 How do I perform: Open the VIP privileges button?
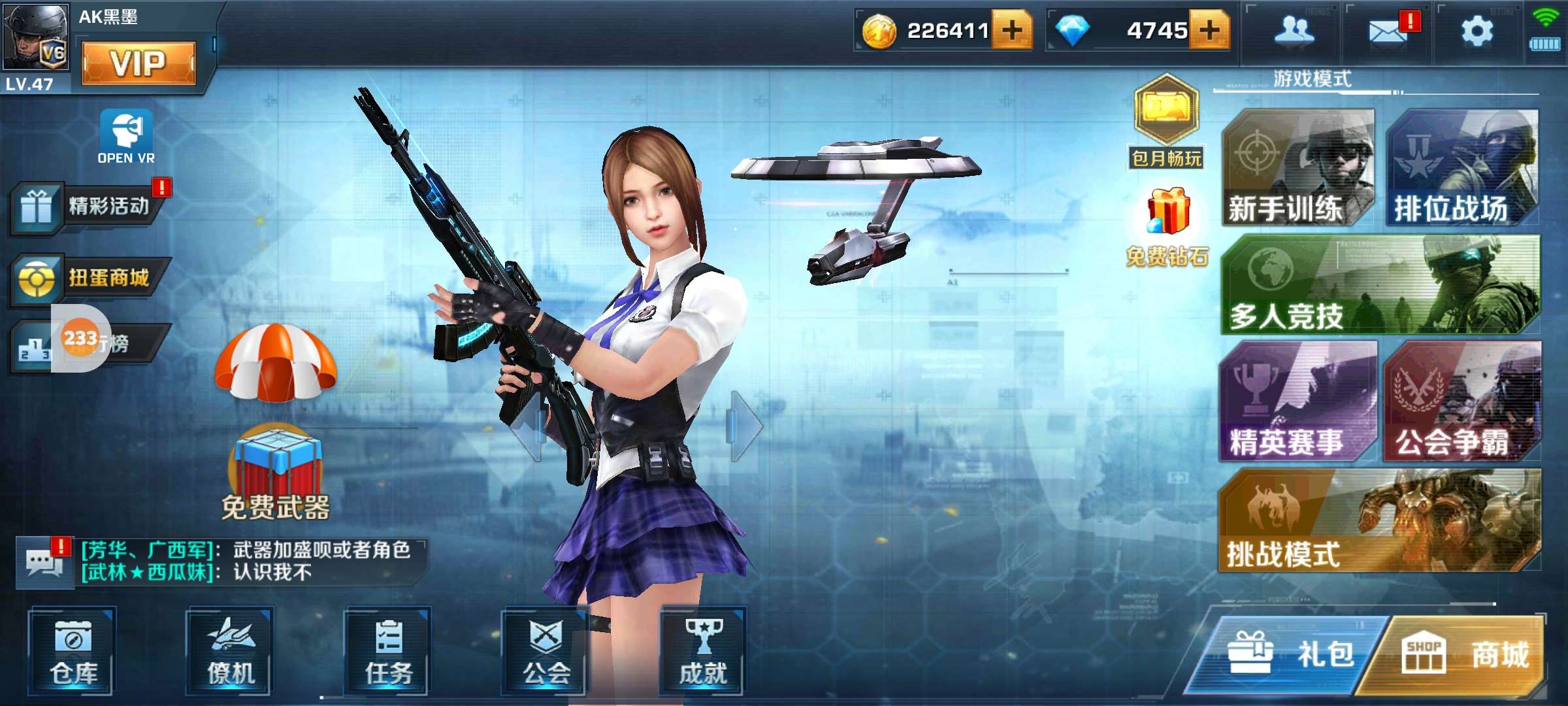(x=139, y=63)
